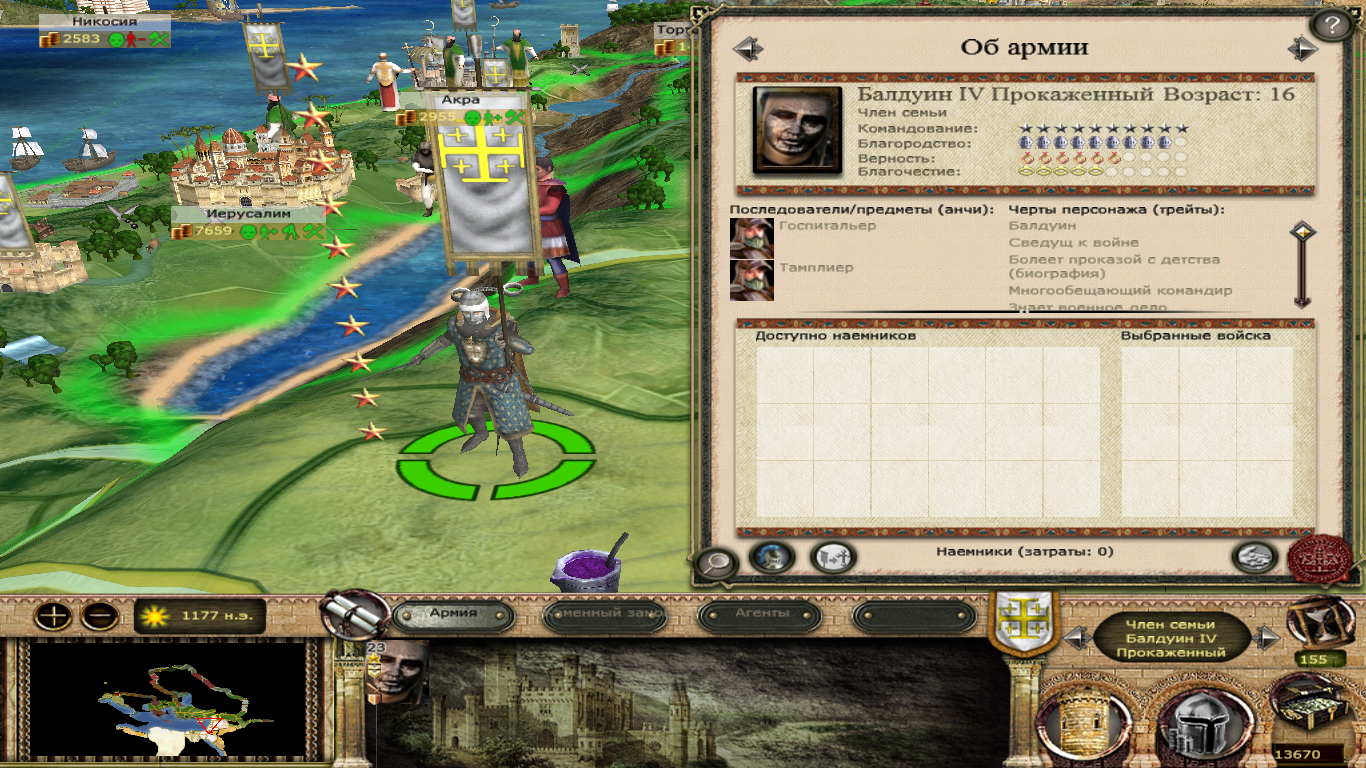Select Baldwin's unit card in the army bar
This screenshot has height=768, width=1366.
click(397, 671)
